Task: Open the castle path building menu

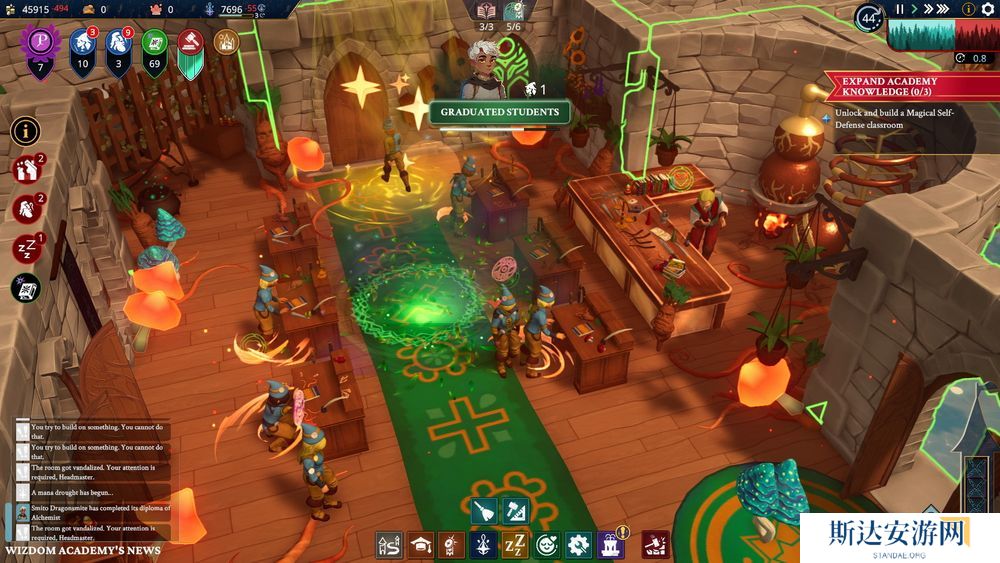Action: [x=389, y=545]
